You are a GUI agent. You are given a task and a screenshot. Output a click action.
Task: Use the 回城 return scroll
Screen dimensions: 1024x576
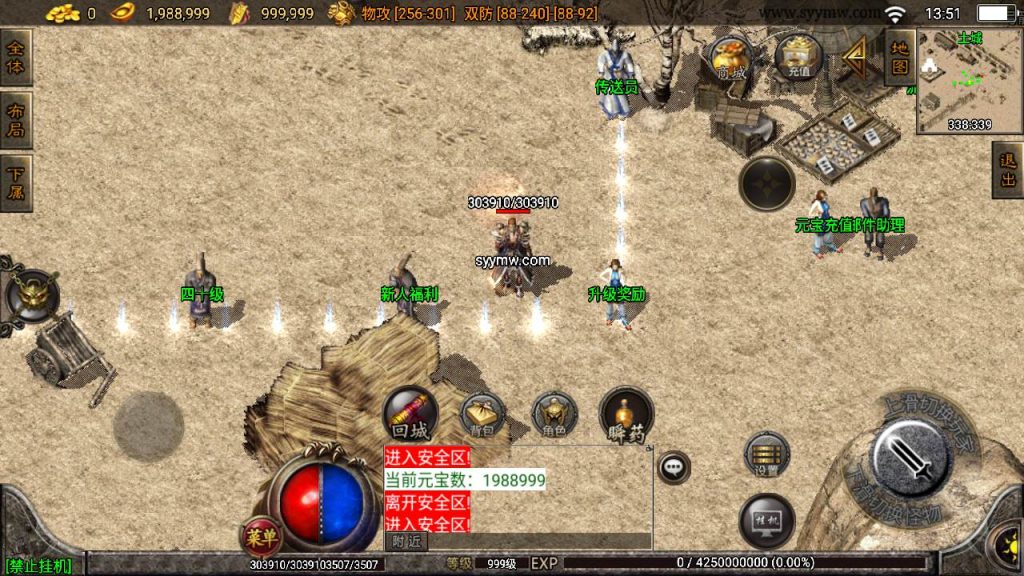[x=411, y=414]
